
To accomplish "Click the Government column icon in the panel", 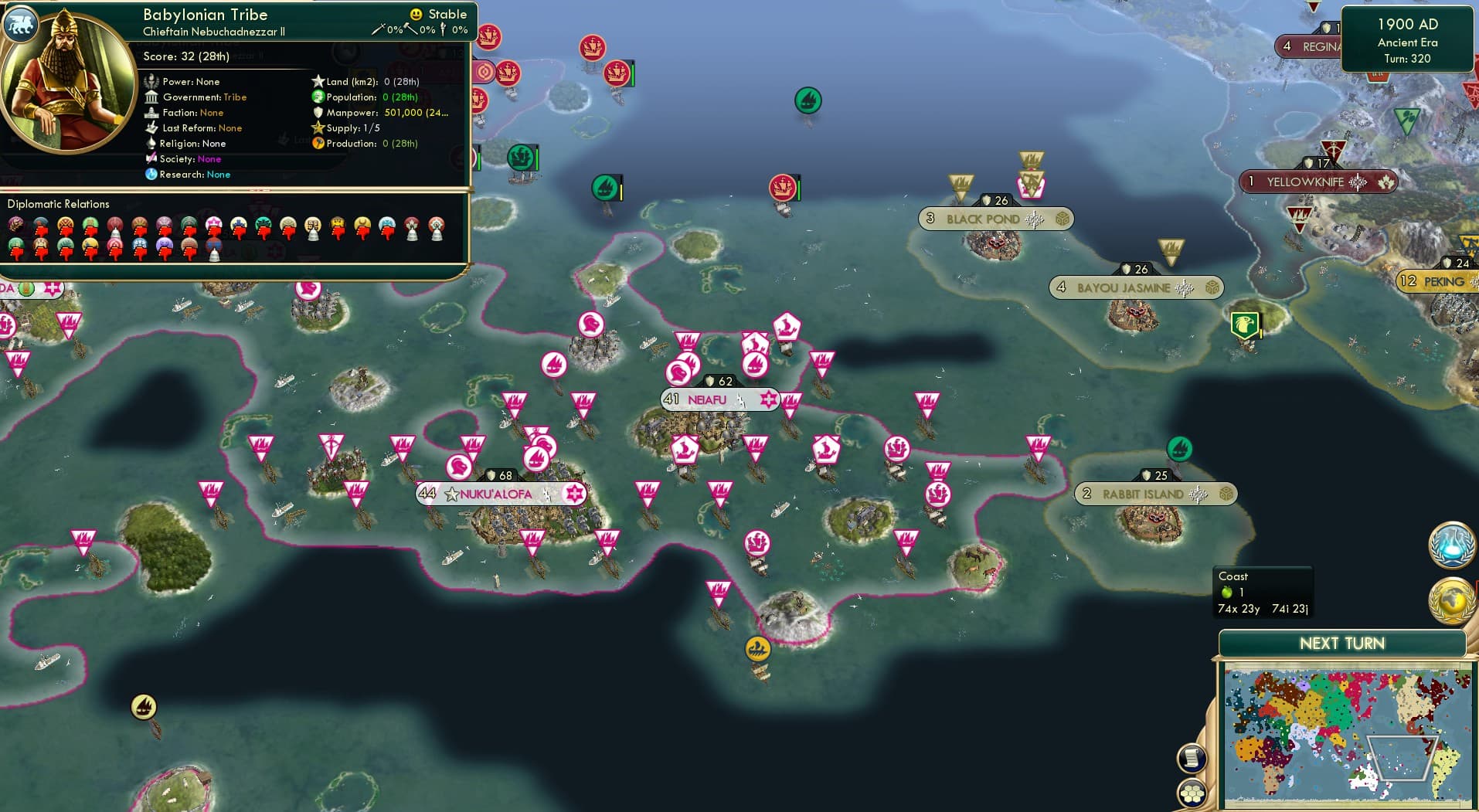I will 151,97.
